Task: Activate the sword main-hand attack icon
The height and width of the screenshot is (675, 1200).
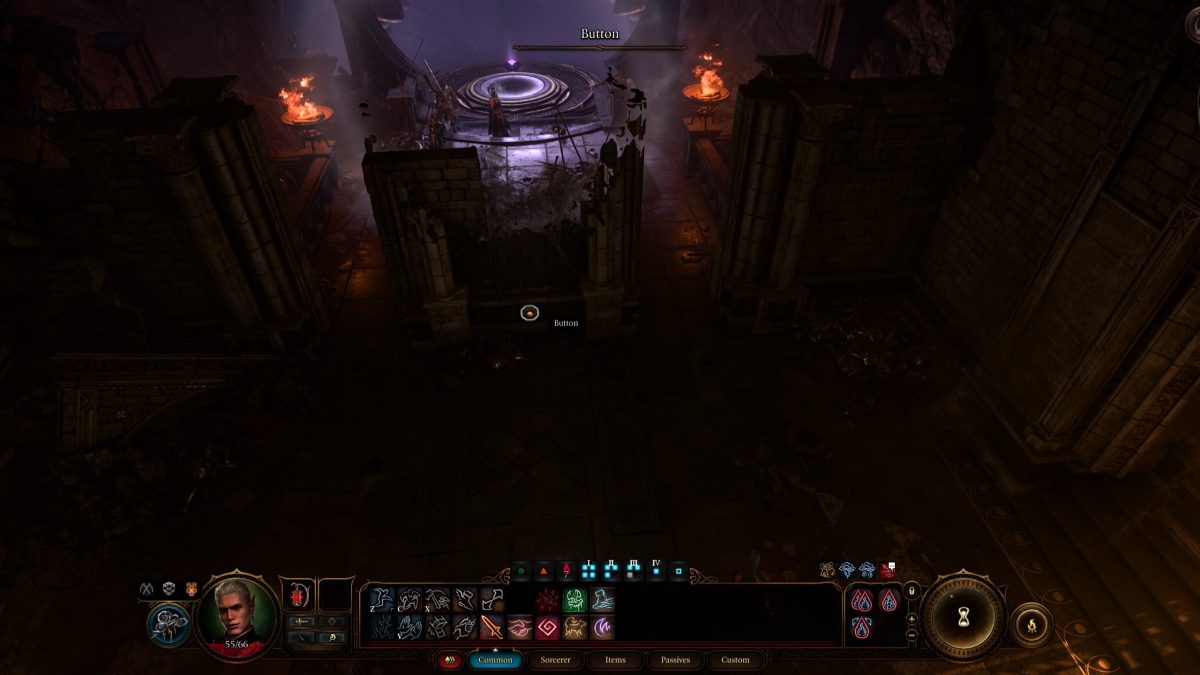Action: point(492,628)
